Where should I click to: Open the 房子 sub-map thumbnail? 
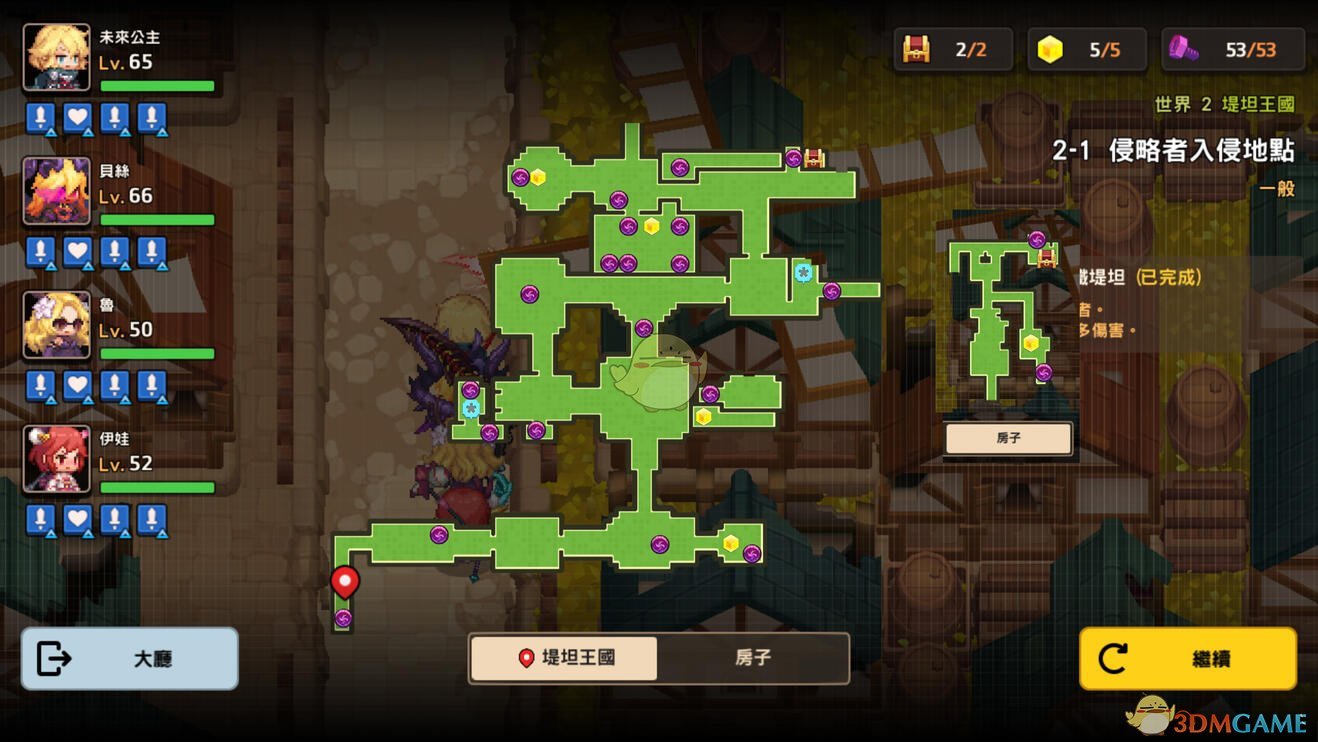coord(1008,438)
